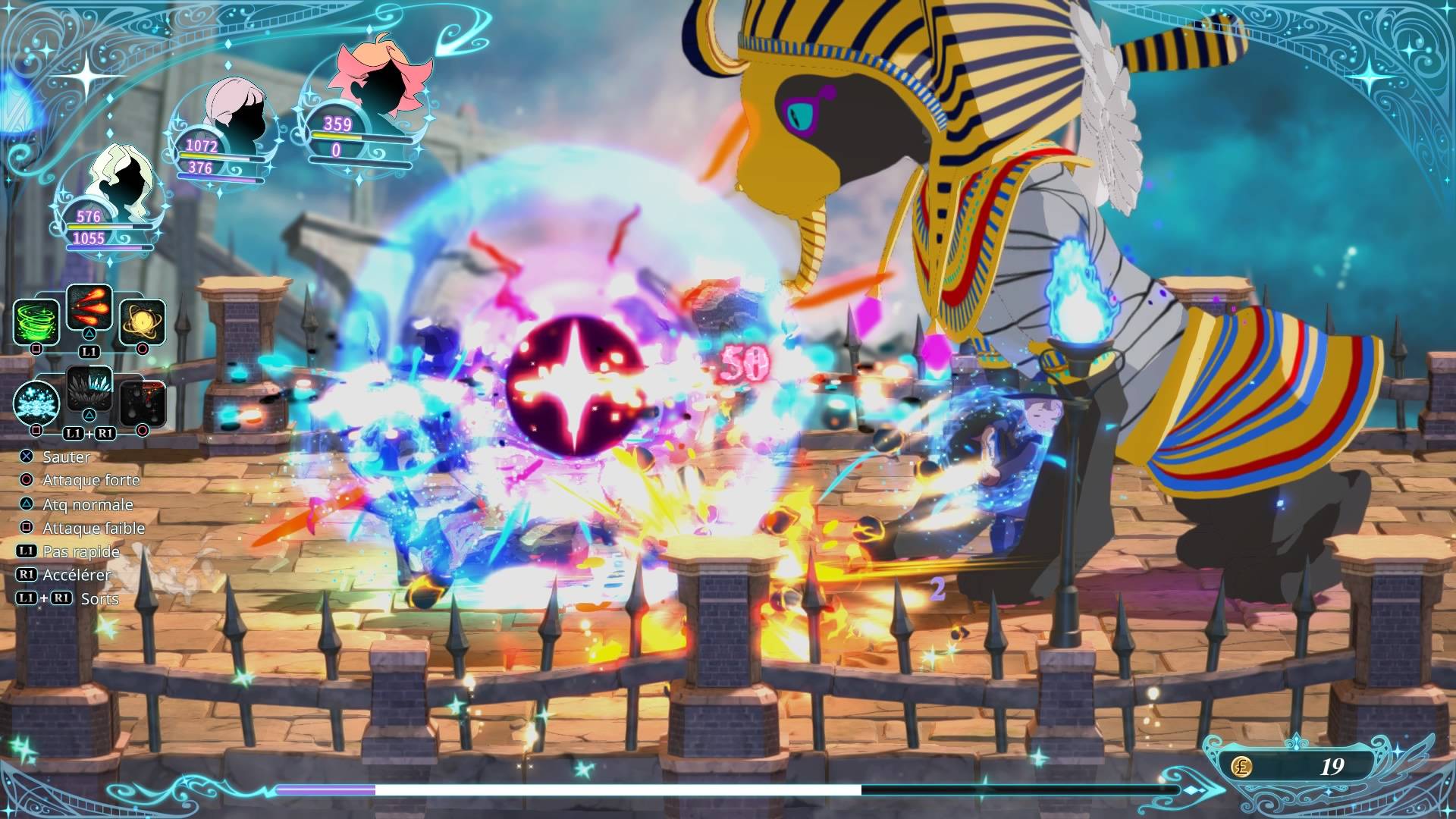Screen dimensions: 1456x819
Task: Activate the green tornado spell
Action: point(36,322)
